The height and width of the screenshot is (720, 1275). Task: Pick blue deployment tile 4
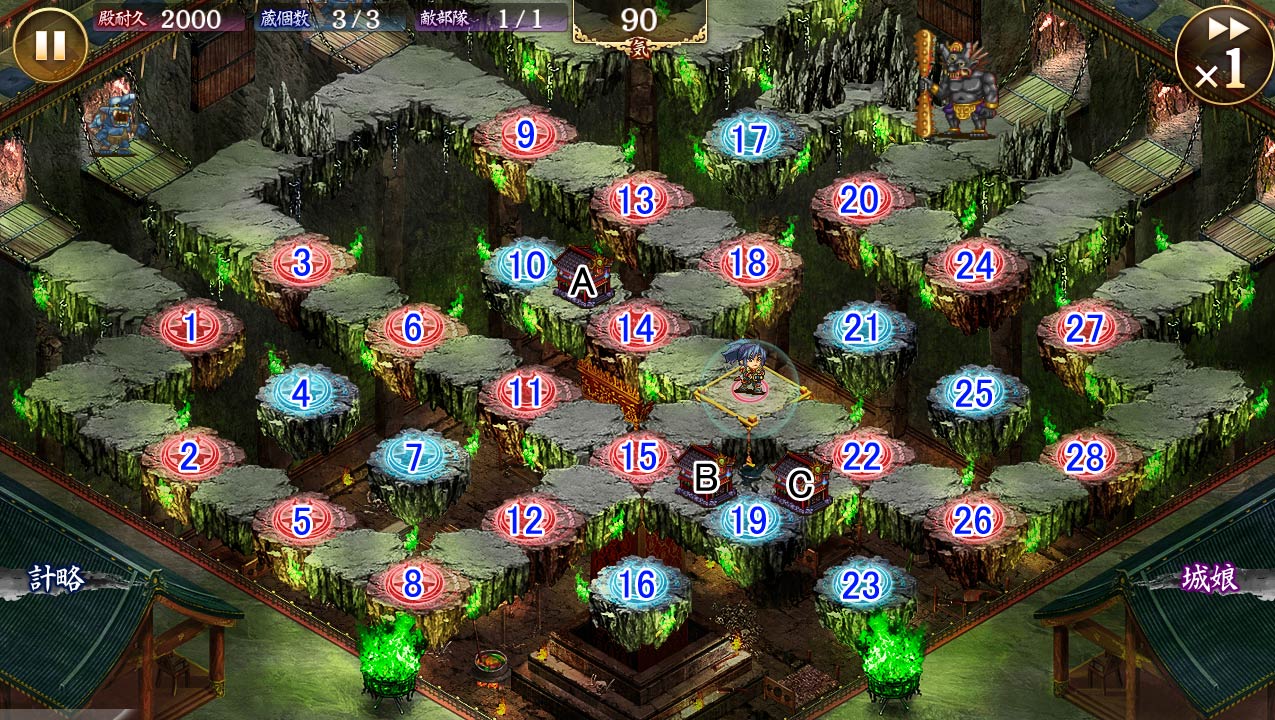coord(302,393)
